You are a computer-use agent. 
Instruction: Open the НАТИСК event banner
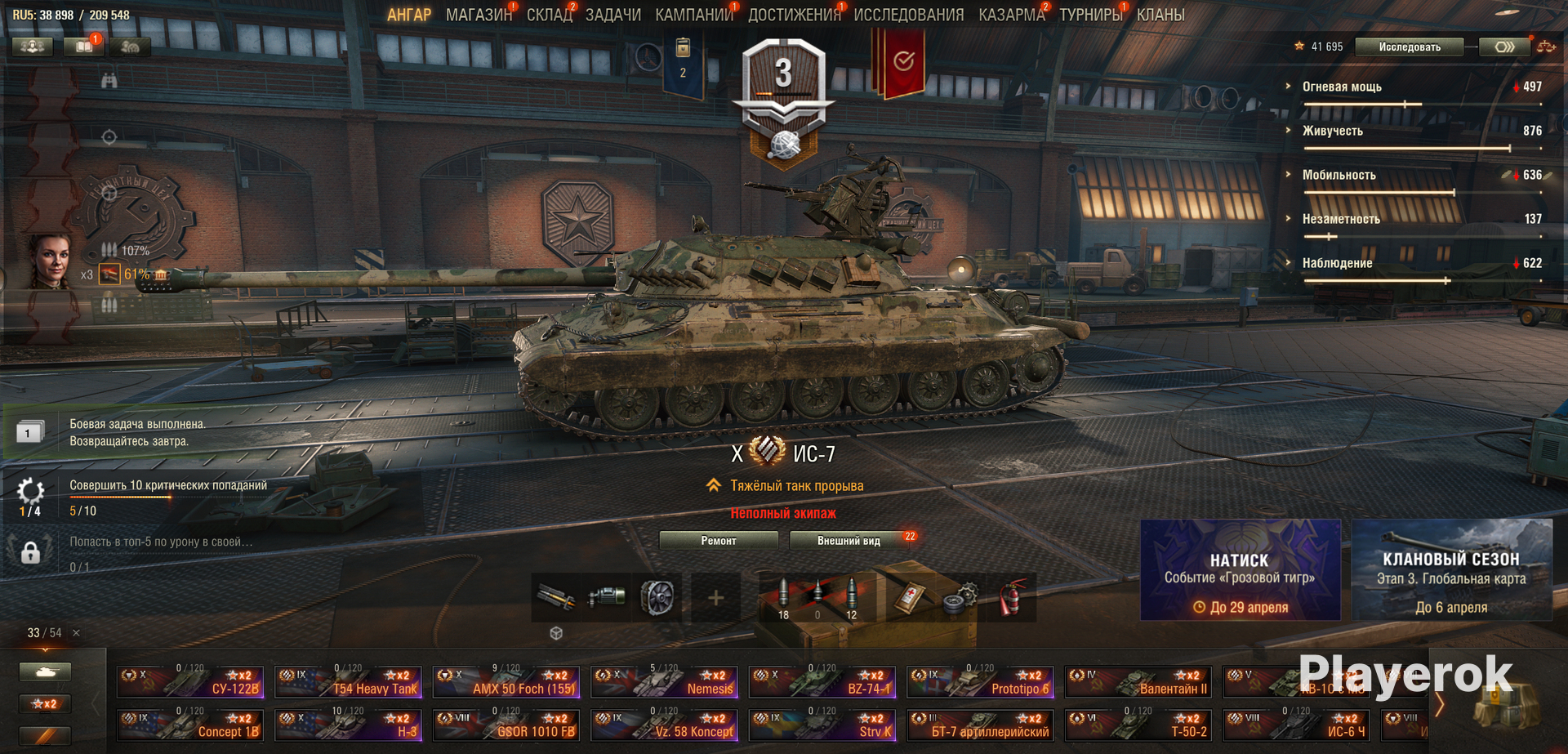click(1240, 570)
